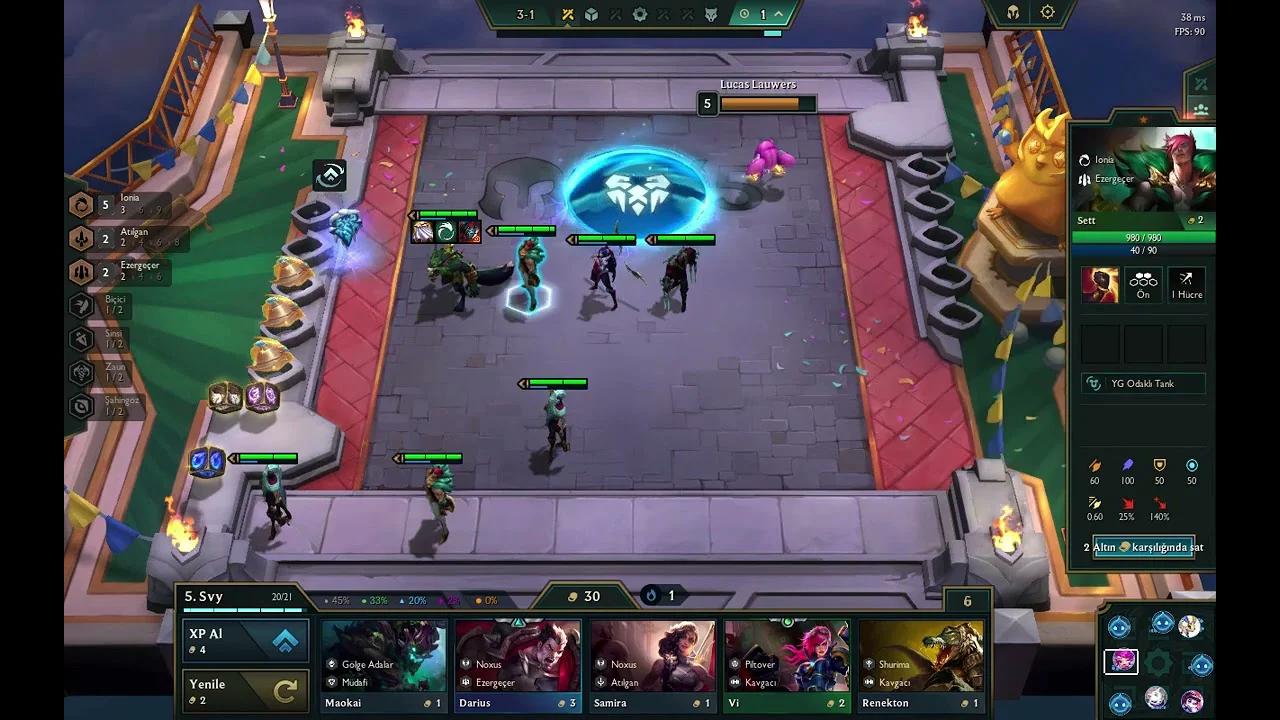Click the Ön position icon on Sett's panel
Screen dimensions: 1280x720
pos(1143,285)
